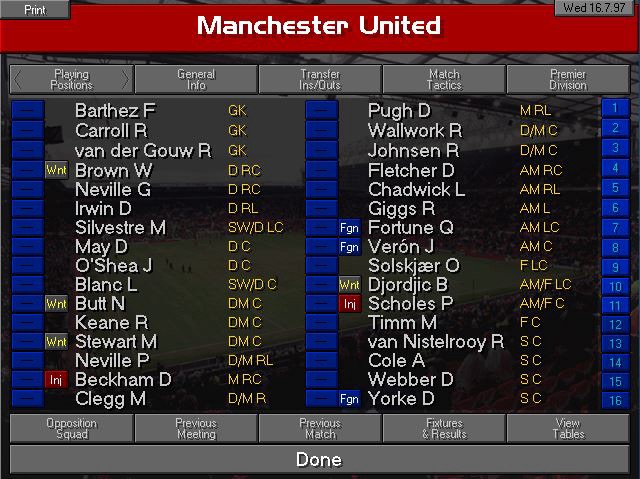This screenshot has width=640, height=479.
Task: Select shirt number 1 button
Action: [614, 108]
